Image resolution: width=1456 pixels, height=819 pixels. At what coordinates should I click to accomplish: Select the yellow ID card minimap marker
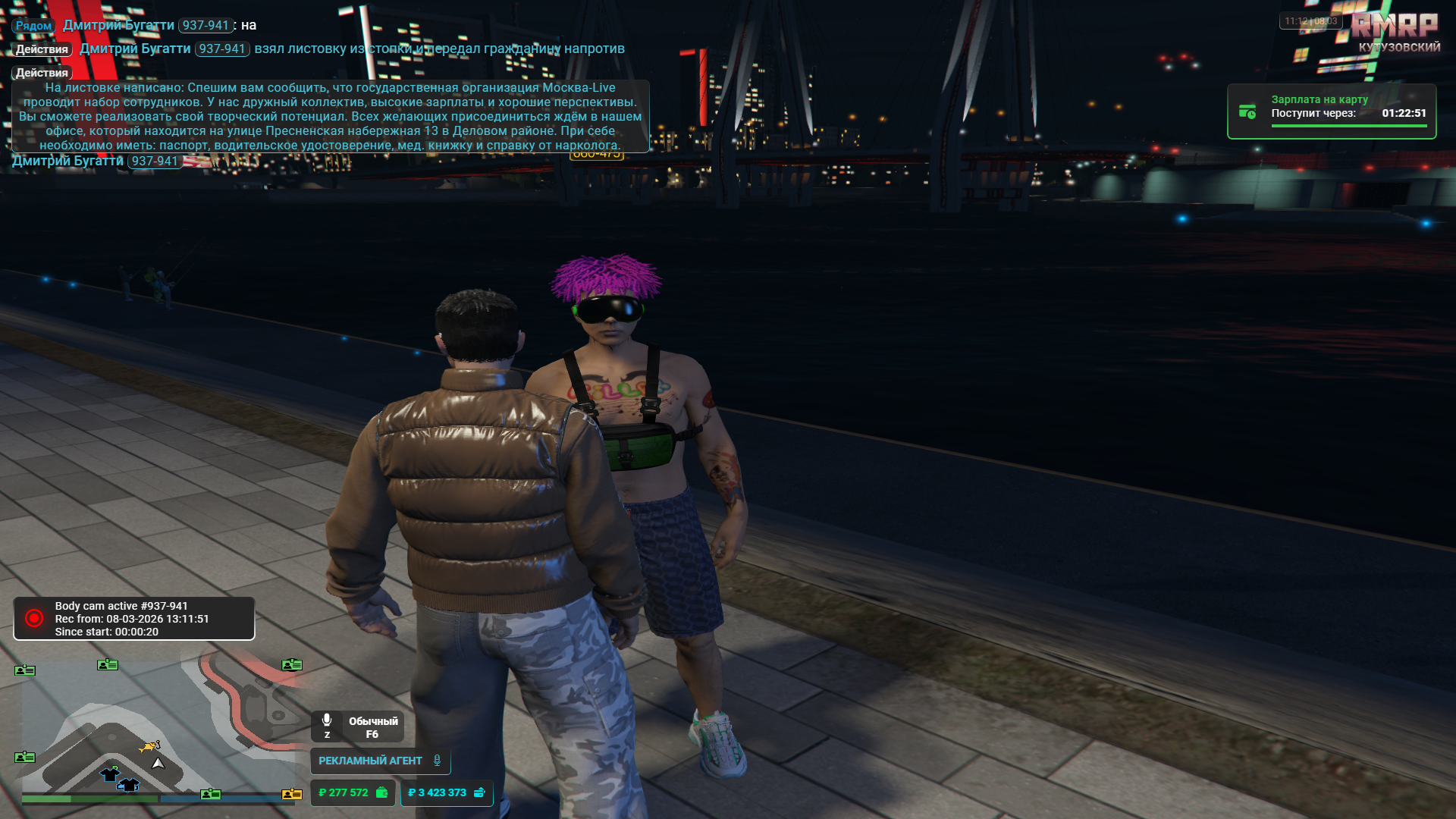[x=292, y=794]
